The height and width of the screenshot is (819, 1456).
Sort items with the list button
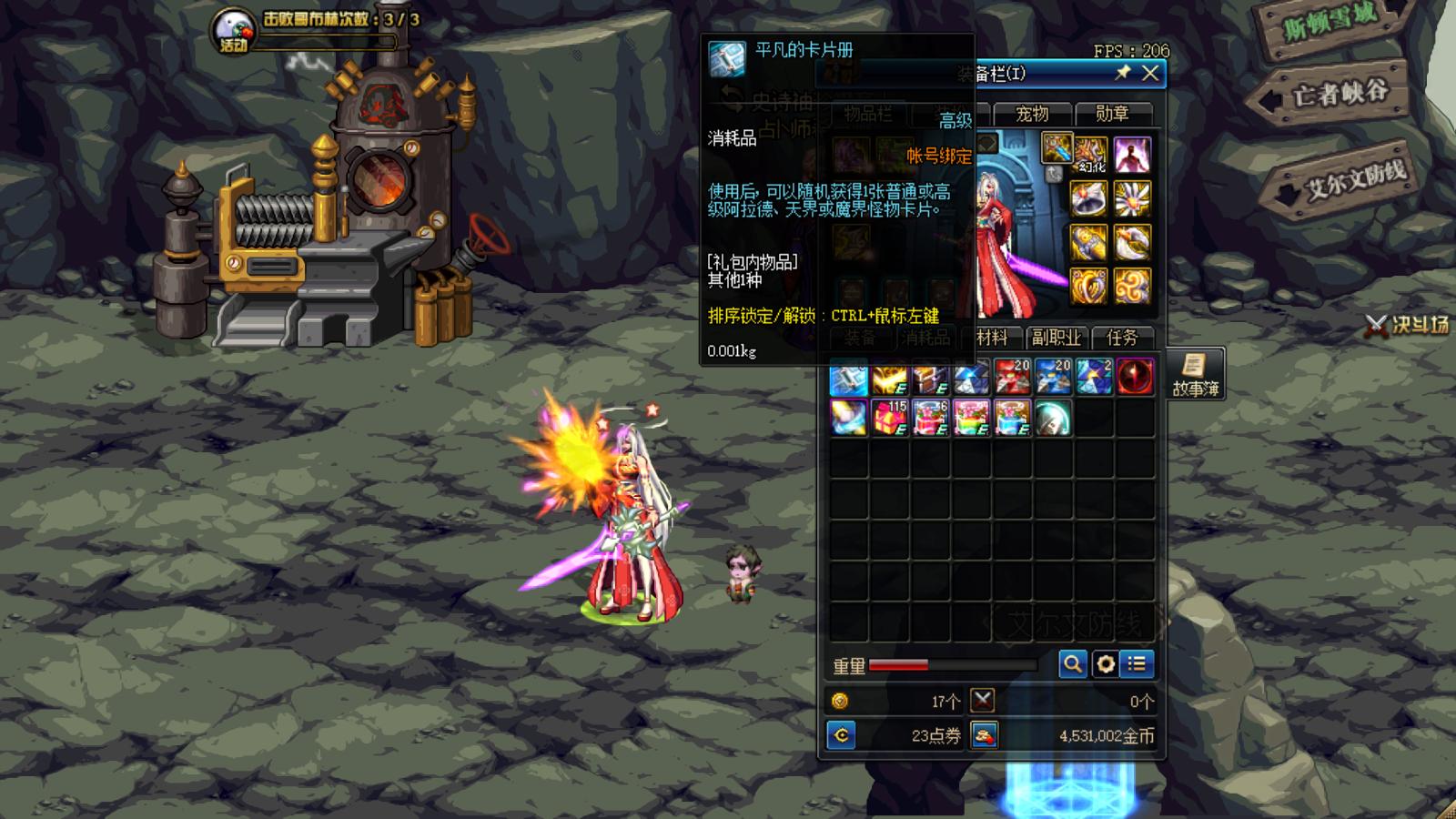pyautogui.click(x=1137, y=664)
